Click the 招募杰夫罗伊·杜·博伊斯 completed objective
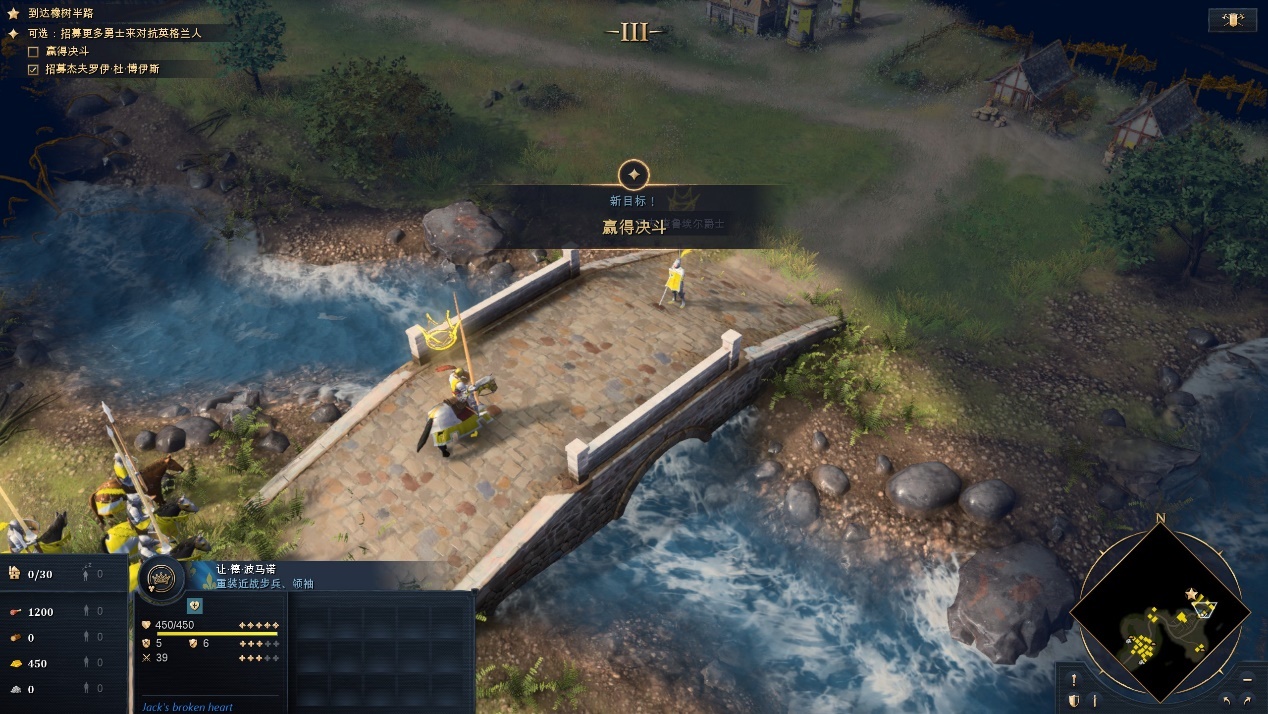The width and height of the screenshot is (1268, 714). tap(101, 69)
